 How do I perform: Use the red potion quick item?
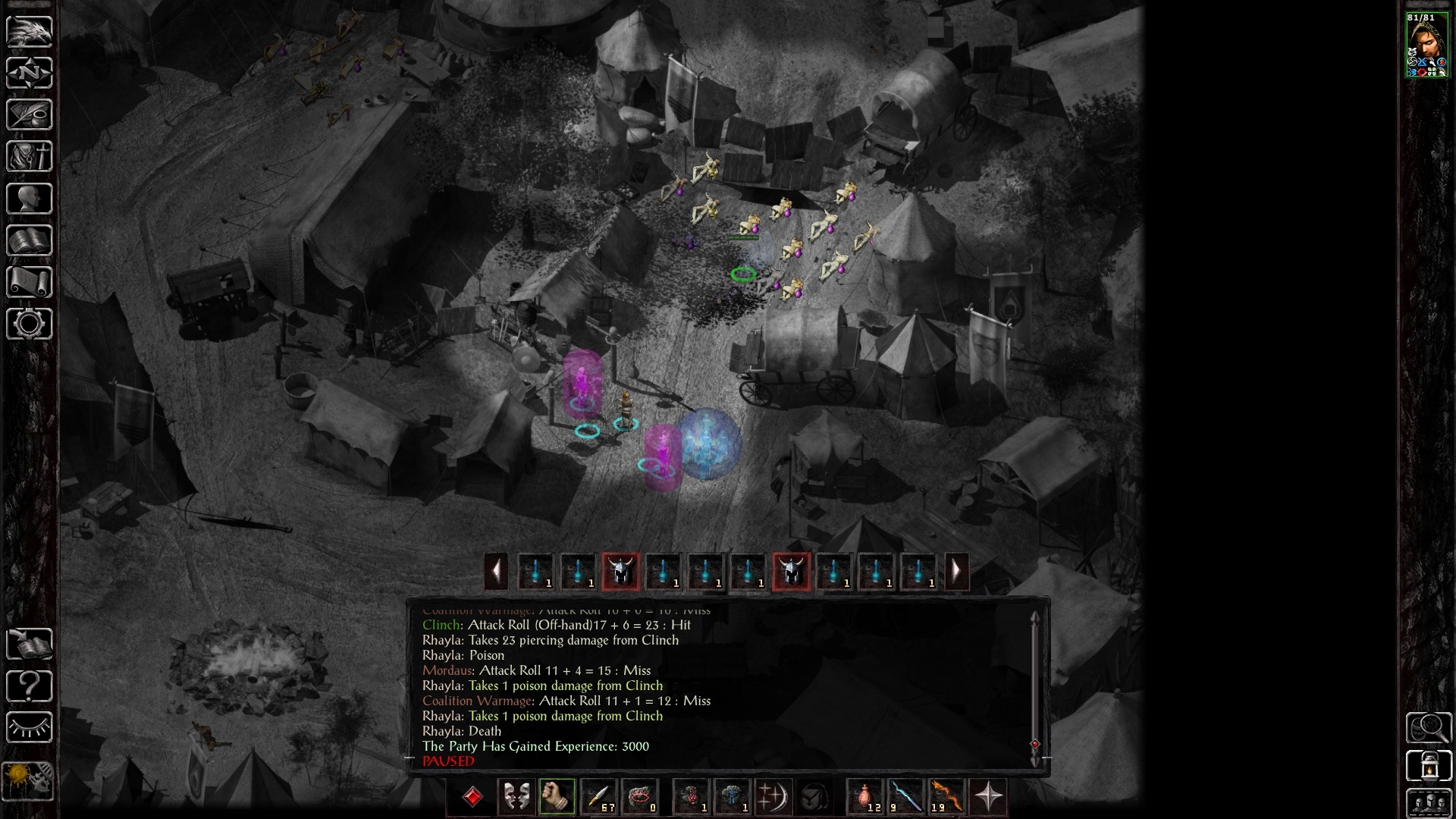point(865,797)
